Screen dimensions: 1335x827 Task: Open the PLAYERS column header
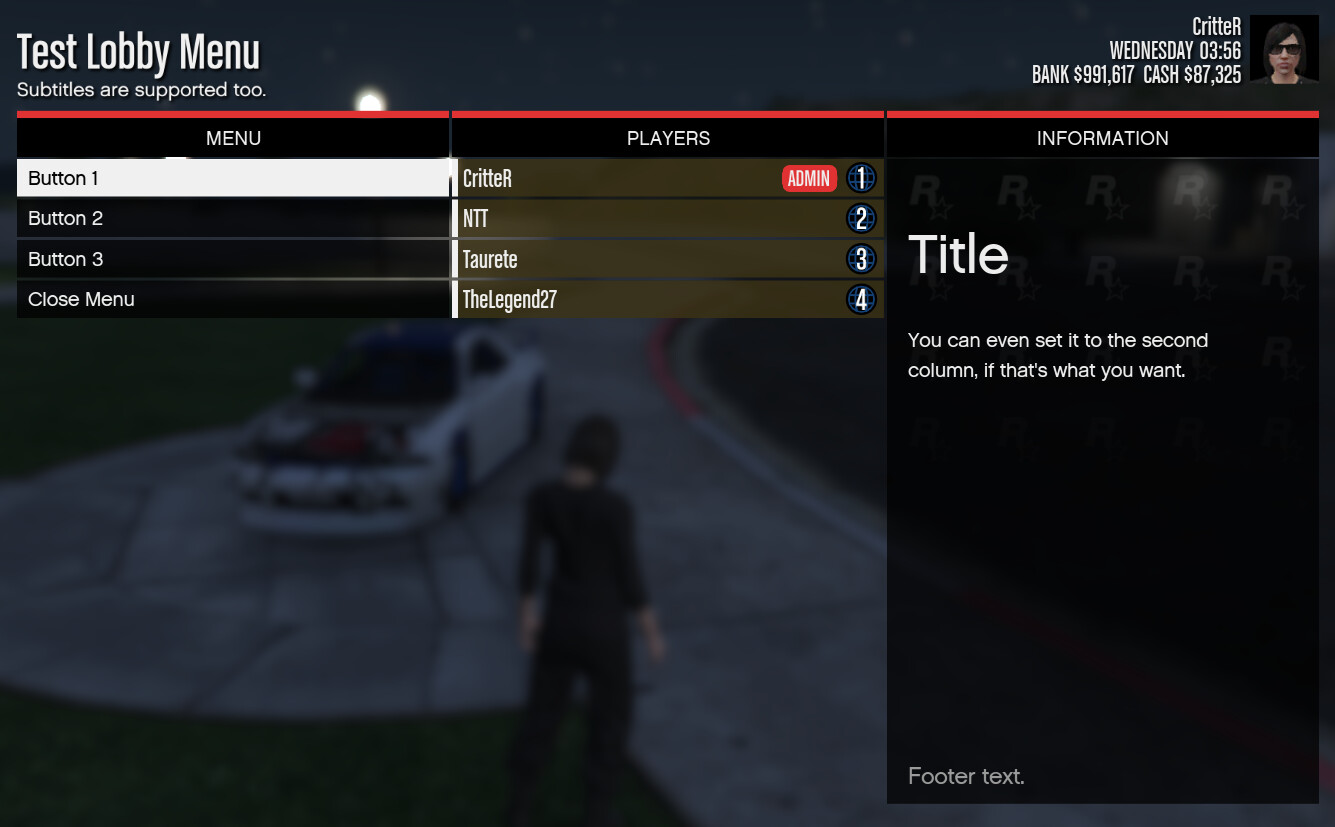click(667, 138)
